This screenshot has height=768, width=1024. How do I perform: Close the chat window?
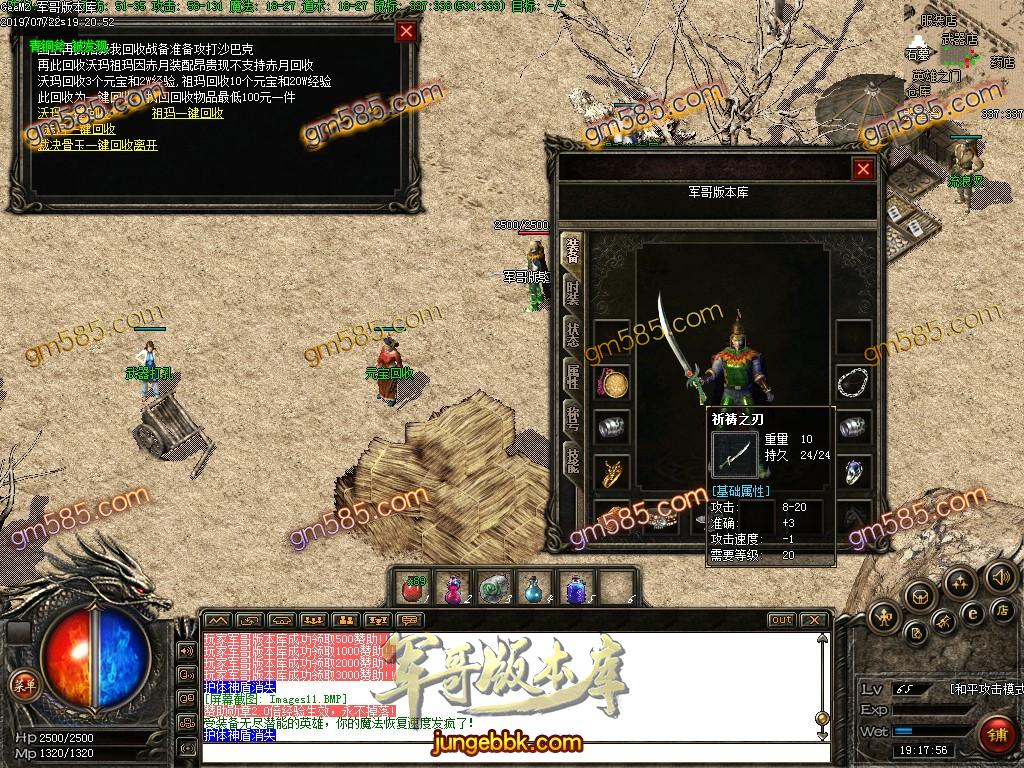pos(815,620)
